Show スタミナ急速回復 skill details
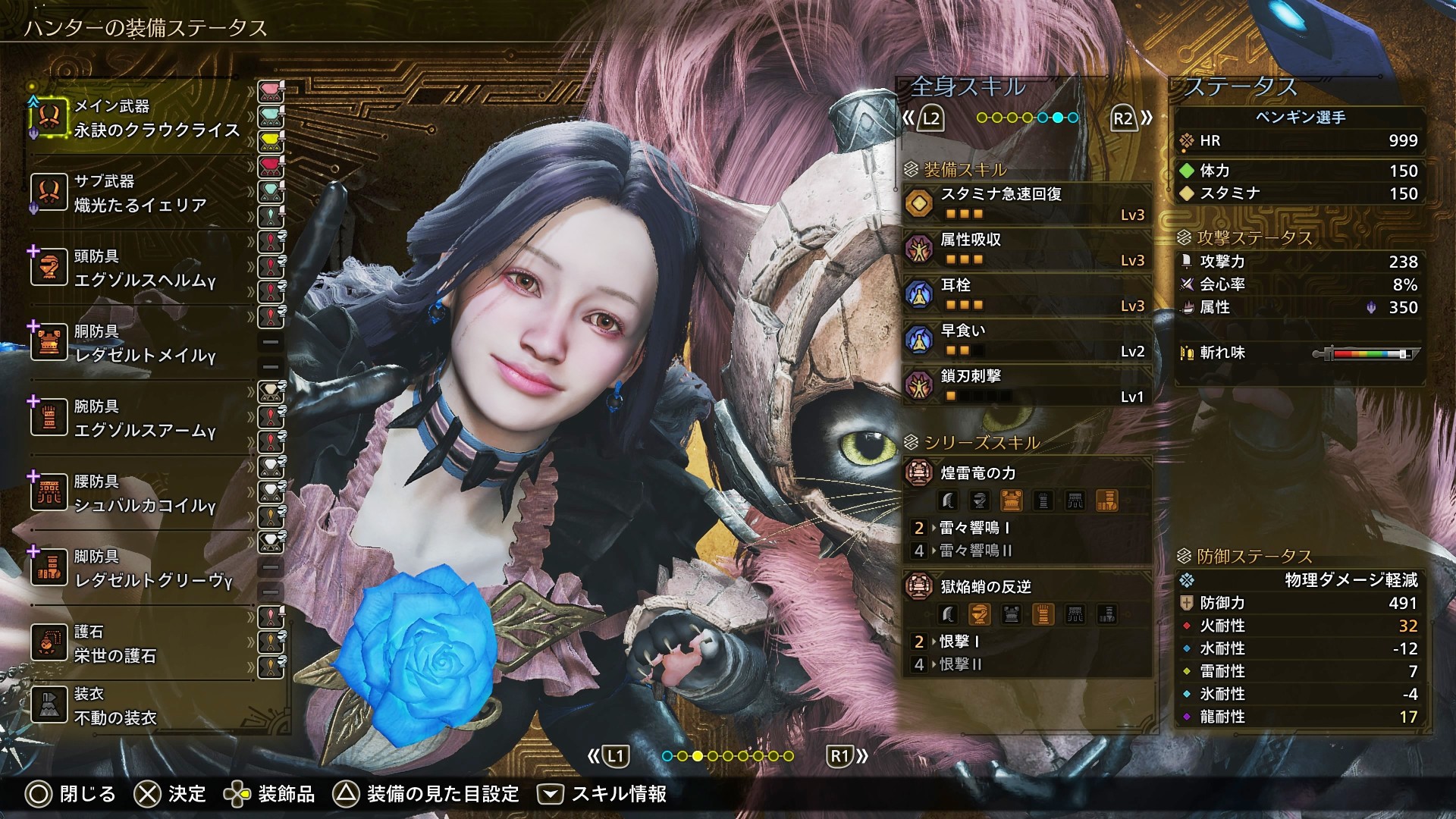 (1028, 203)
